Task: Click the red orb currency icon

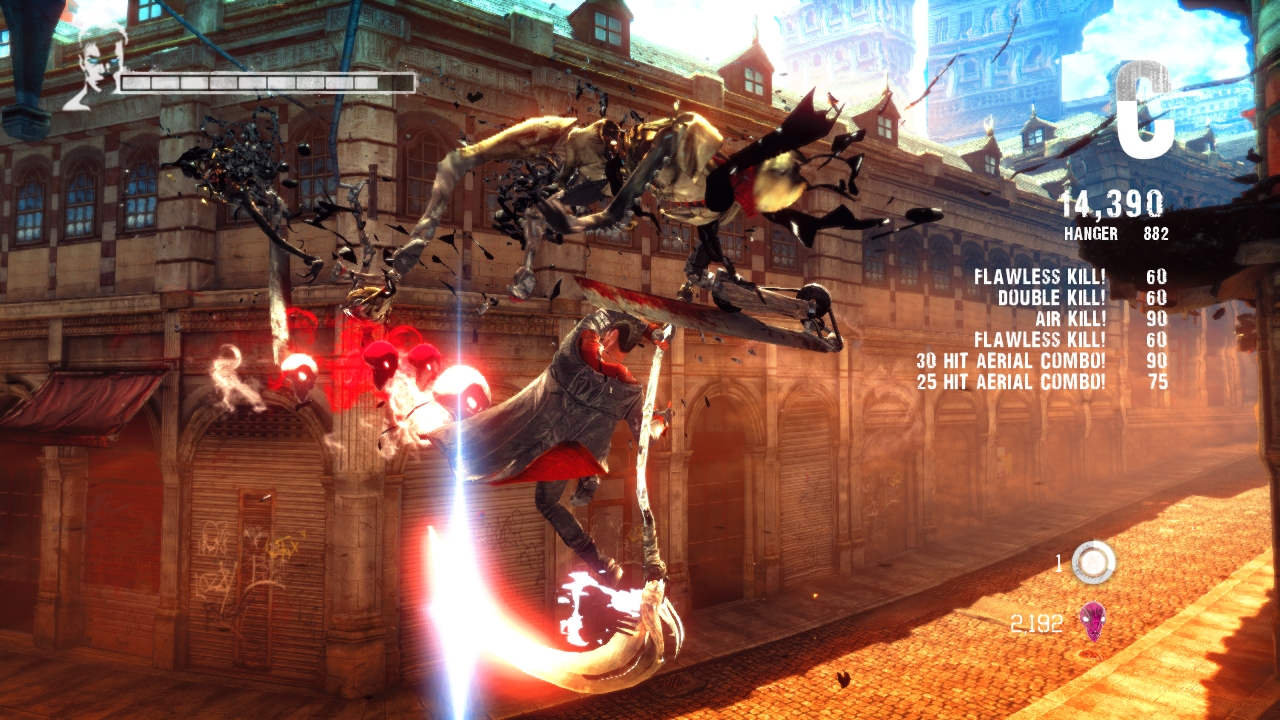Action: coord(1092,622)
